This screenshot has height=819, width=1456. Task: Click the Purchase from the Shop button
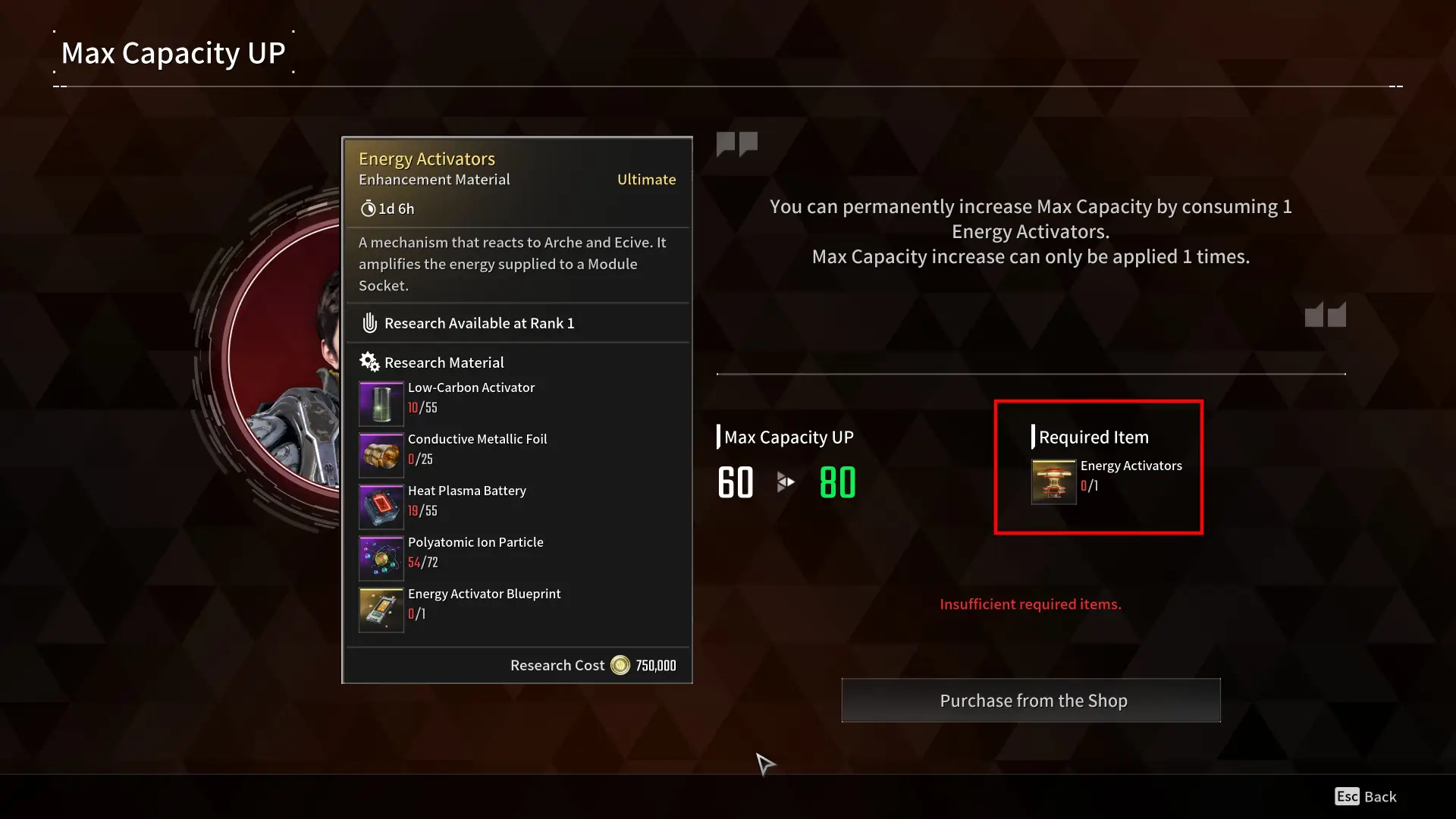coord(1031,700)
